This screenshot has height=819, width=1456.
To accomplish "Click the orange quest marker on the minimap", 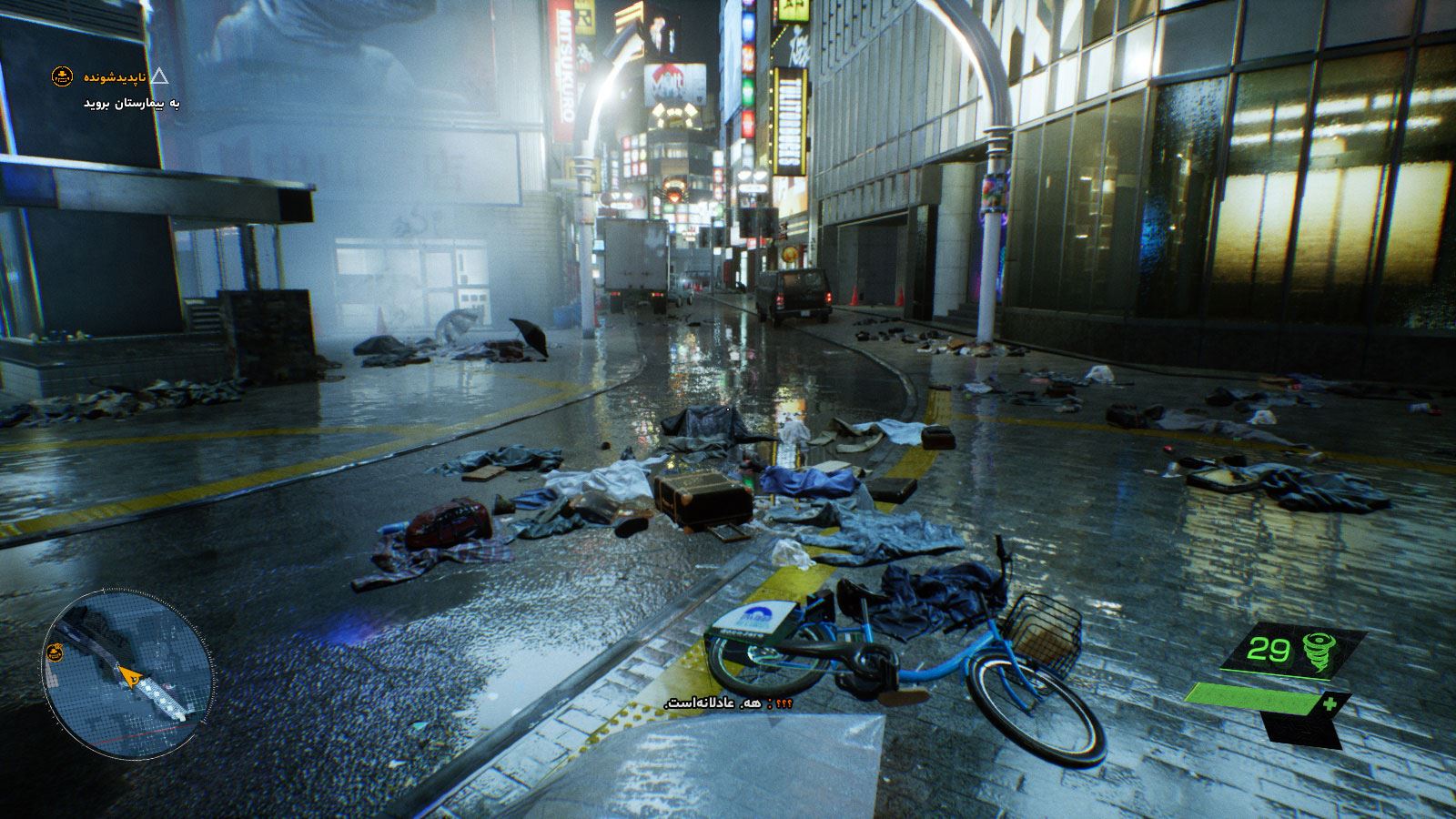I will coord(56,652).
